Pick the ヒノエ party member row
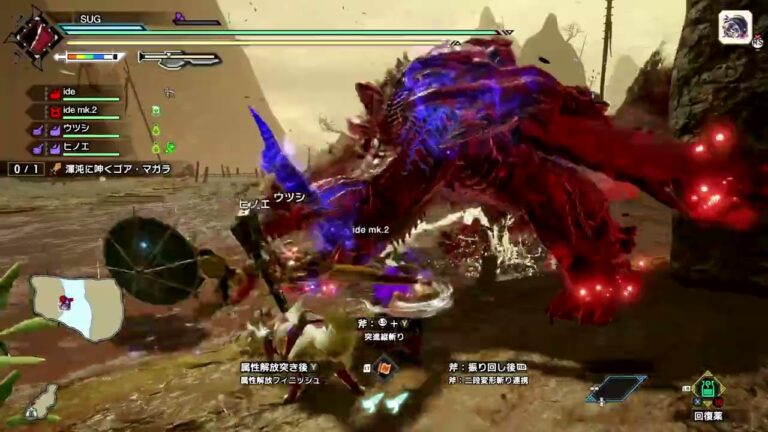This screenshot has height=432, width=768. click(x=78, y=147)
